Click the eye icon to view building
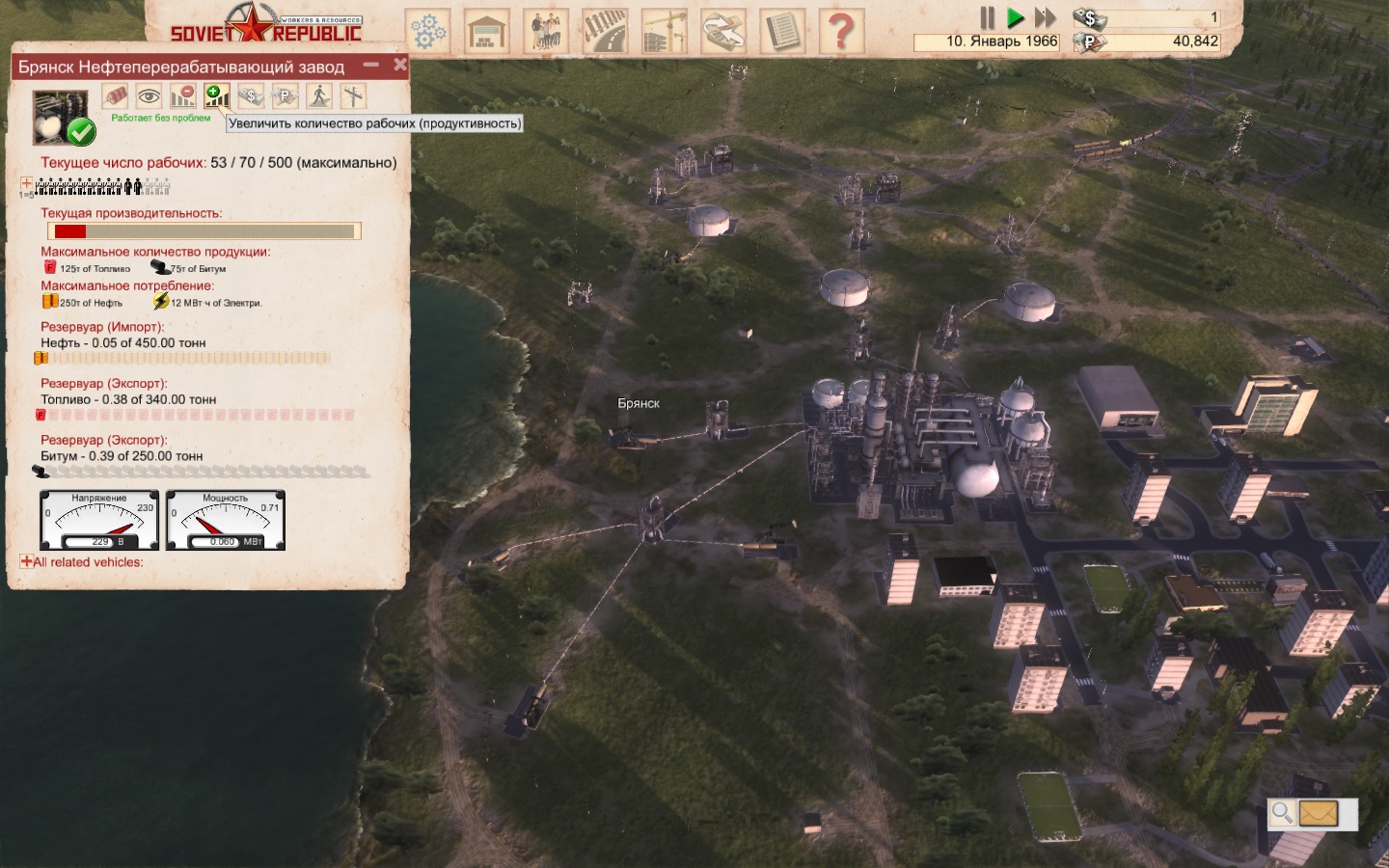Image resolution: width=1389 pixels, height=868 pixels. pos(149,96)
